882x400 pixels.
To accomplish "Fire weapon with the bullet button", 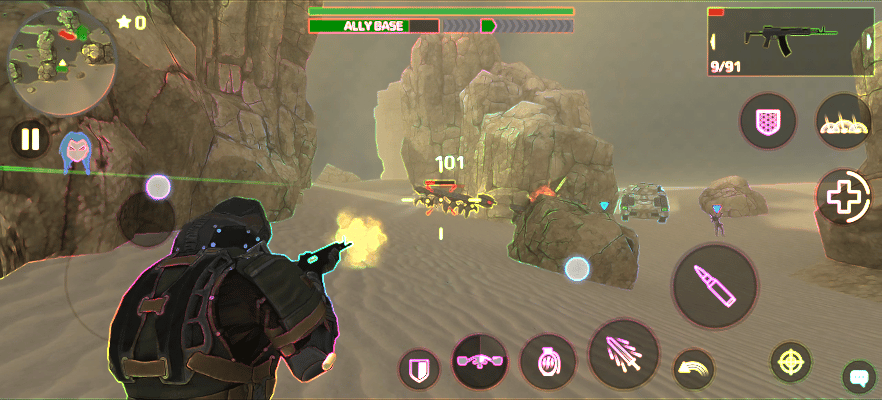I will tap(716, 285).
